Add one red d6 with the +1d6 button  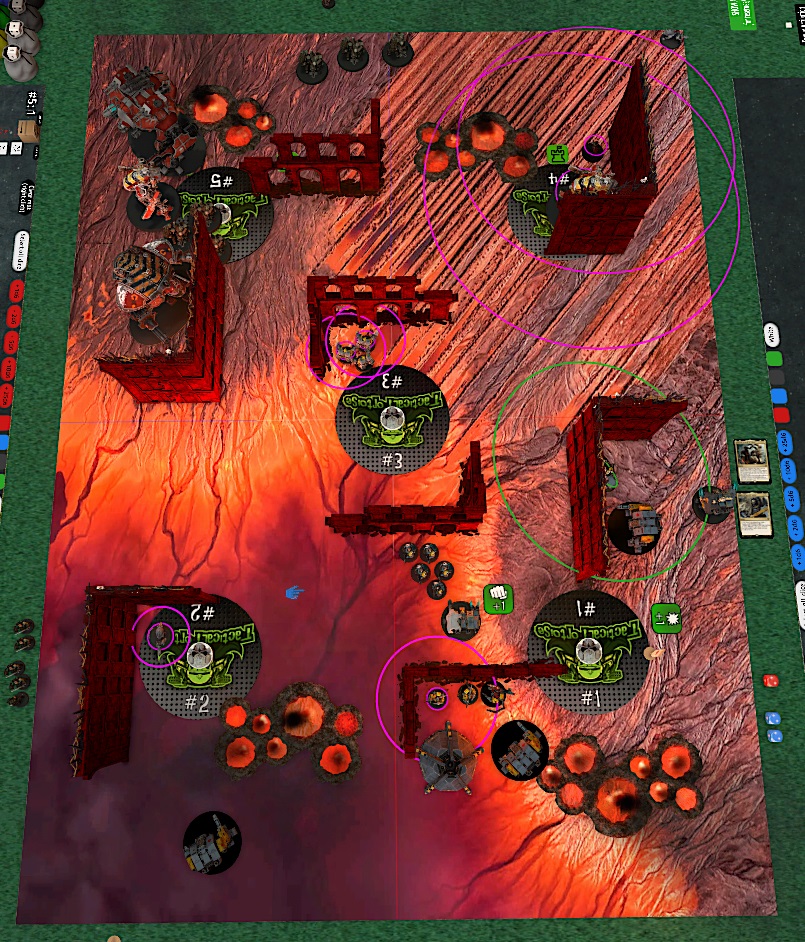(14, 291)
